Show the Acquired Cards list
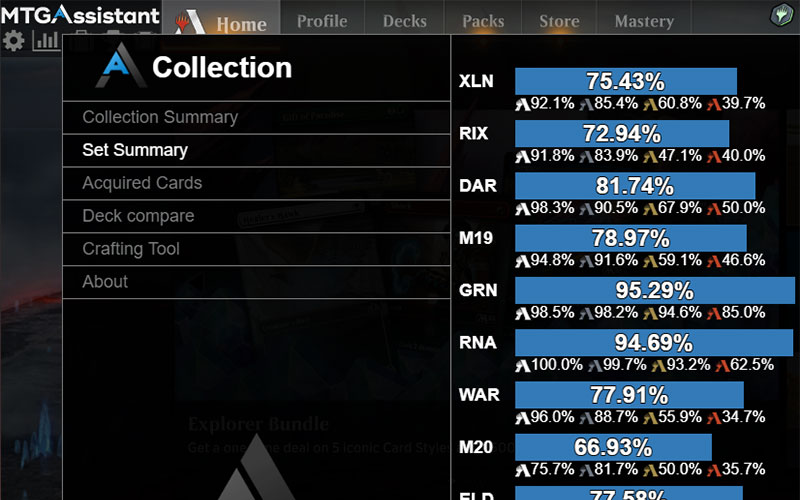The height and width of the screenshot is (500, 800). [x=142, y=183]
